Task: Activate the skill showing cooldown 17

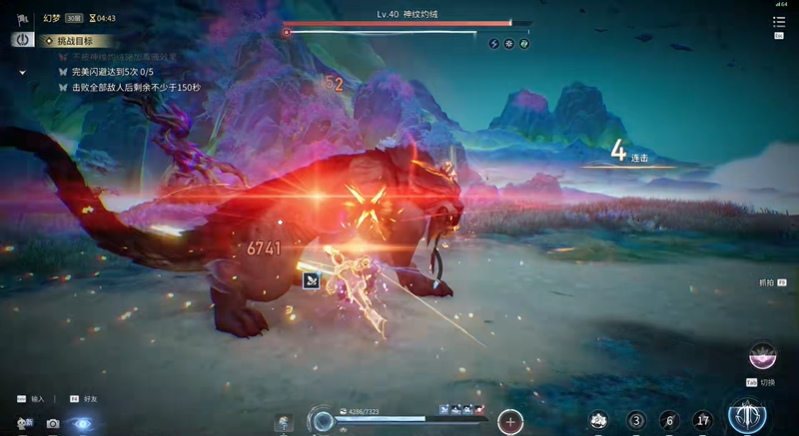Action: point(704,421)
